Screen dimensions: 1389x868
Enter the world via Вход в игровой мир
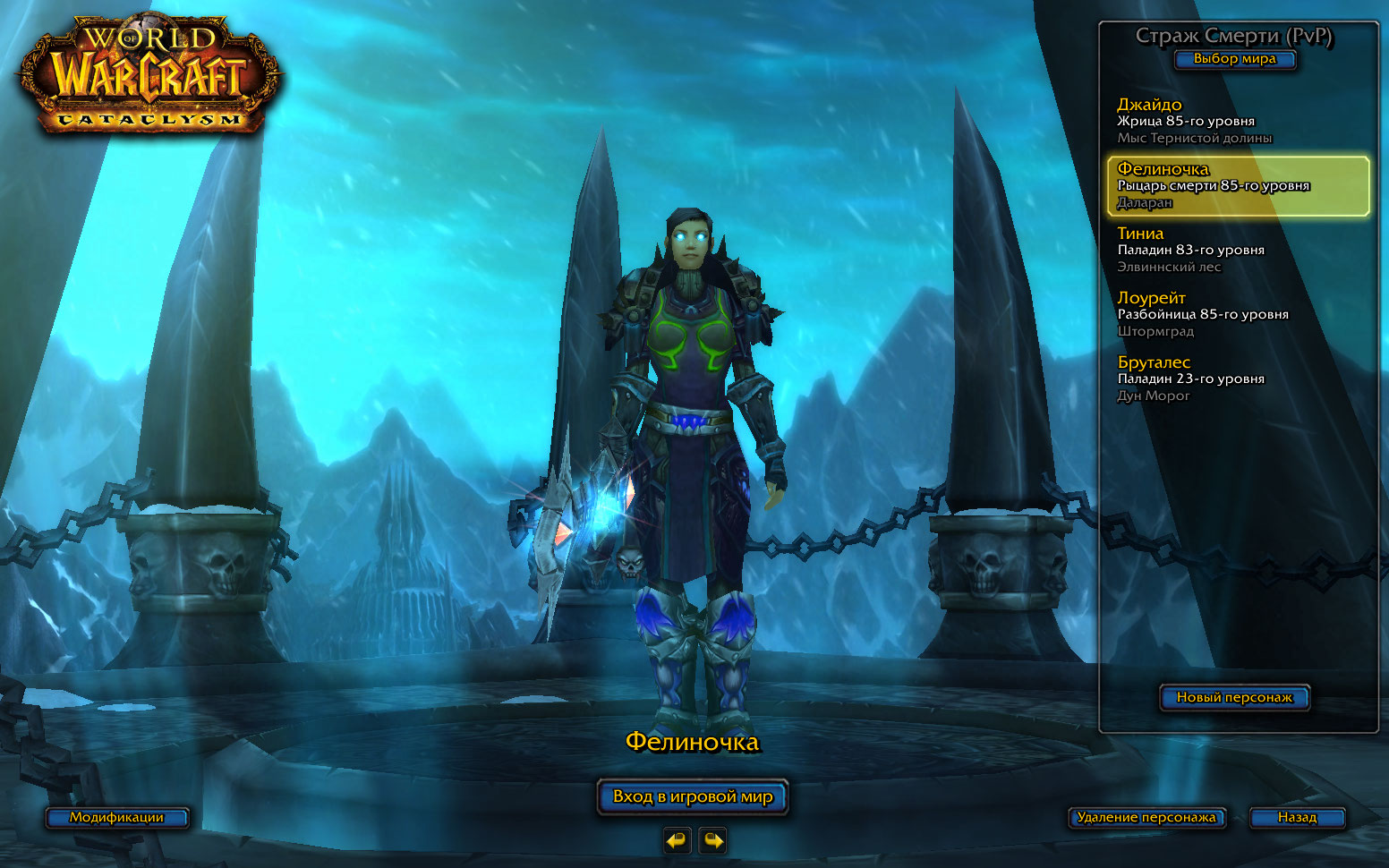[693, 796]
